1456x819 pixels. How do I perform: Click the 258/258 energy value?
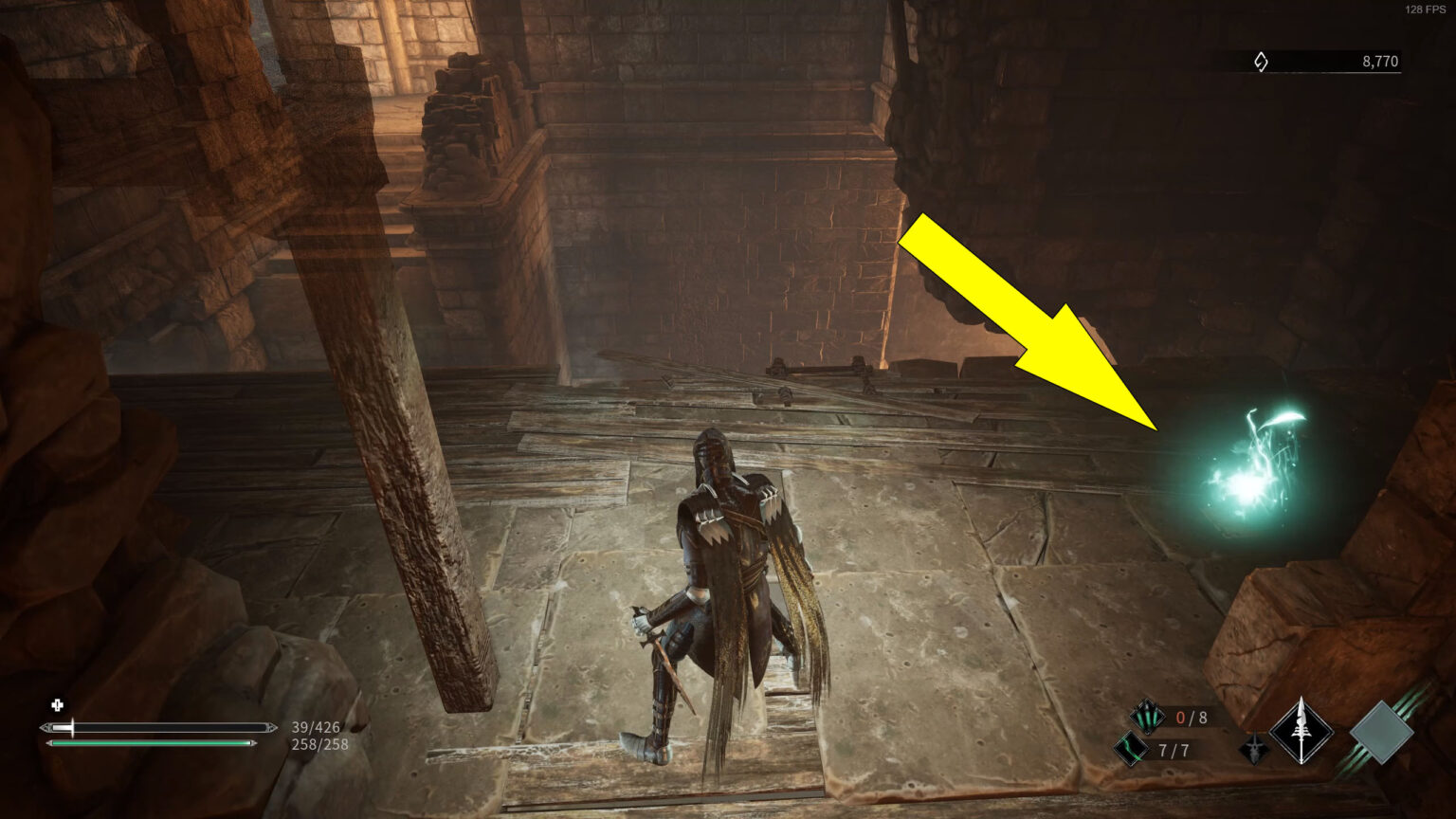(x=318, y=745)
